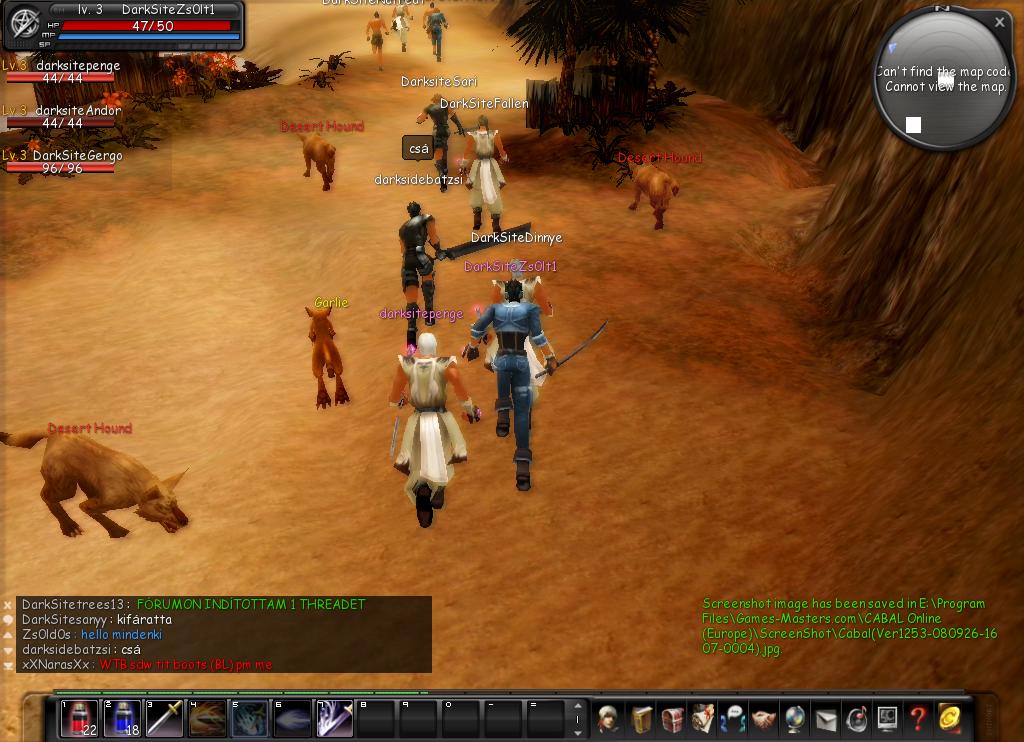Select the sword skill in slot 3
1024x742 pixels.
165,718
